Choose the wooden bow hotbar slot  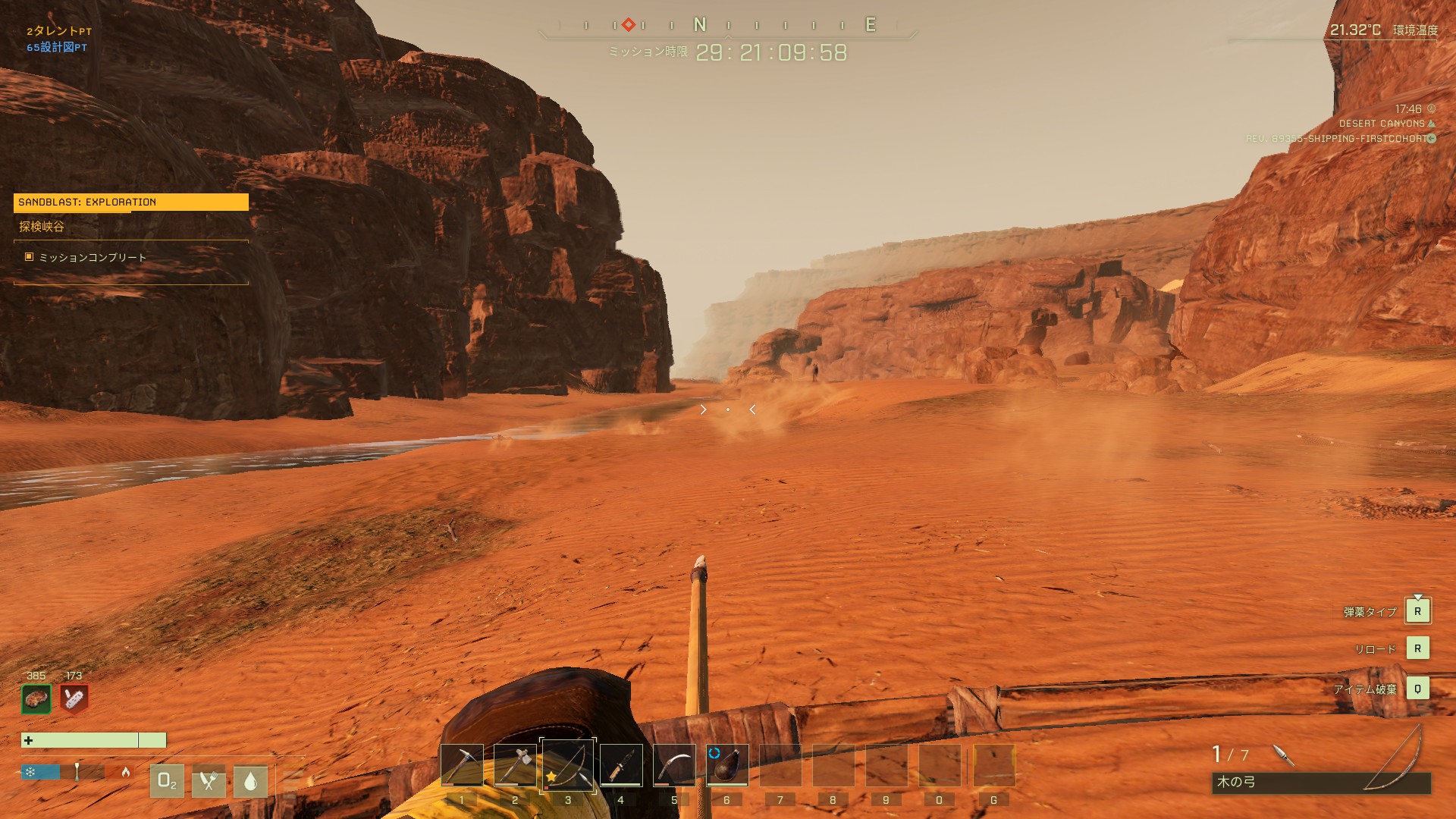[x=568, y=765]
